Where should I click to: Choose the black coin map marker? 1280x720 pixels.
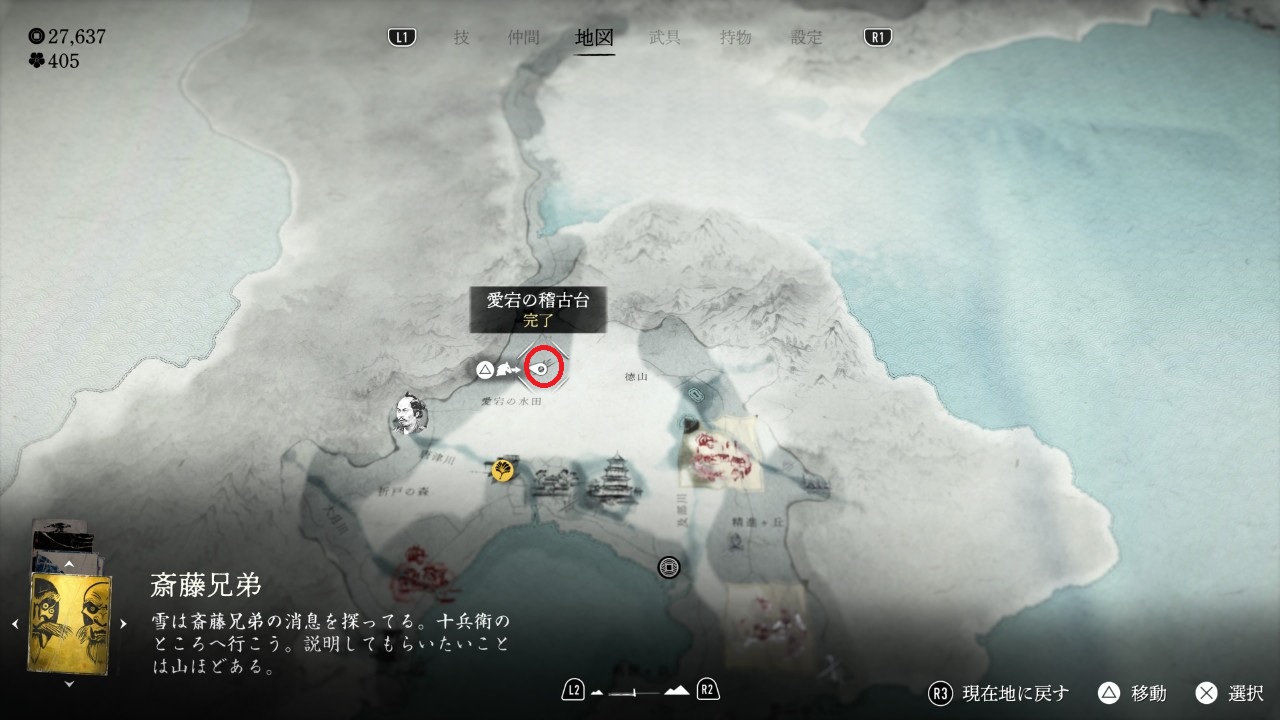tap(669, 567)
